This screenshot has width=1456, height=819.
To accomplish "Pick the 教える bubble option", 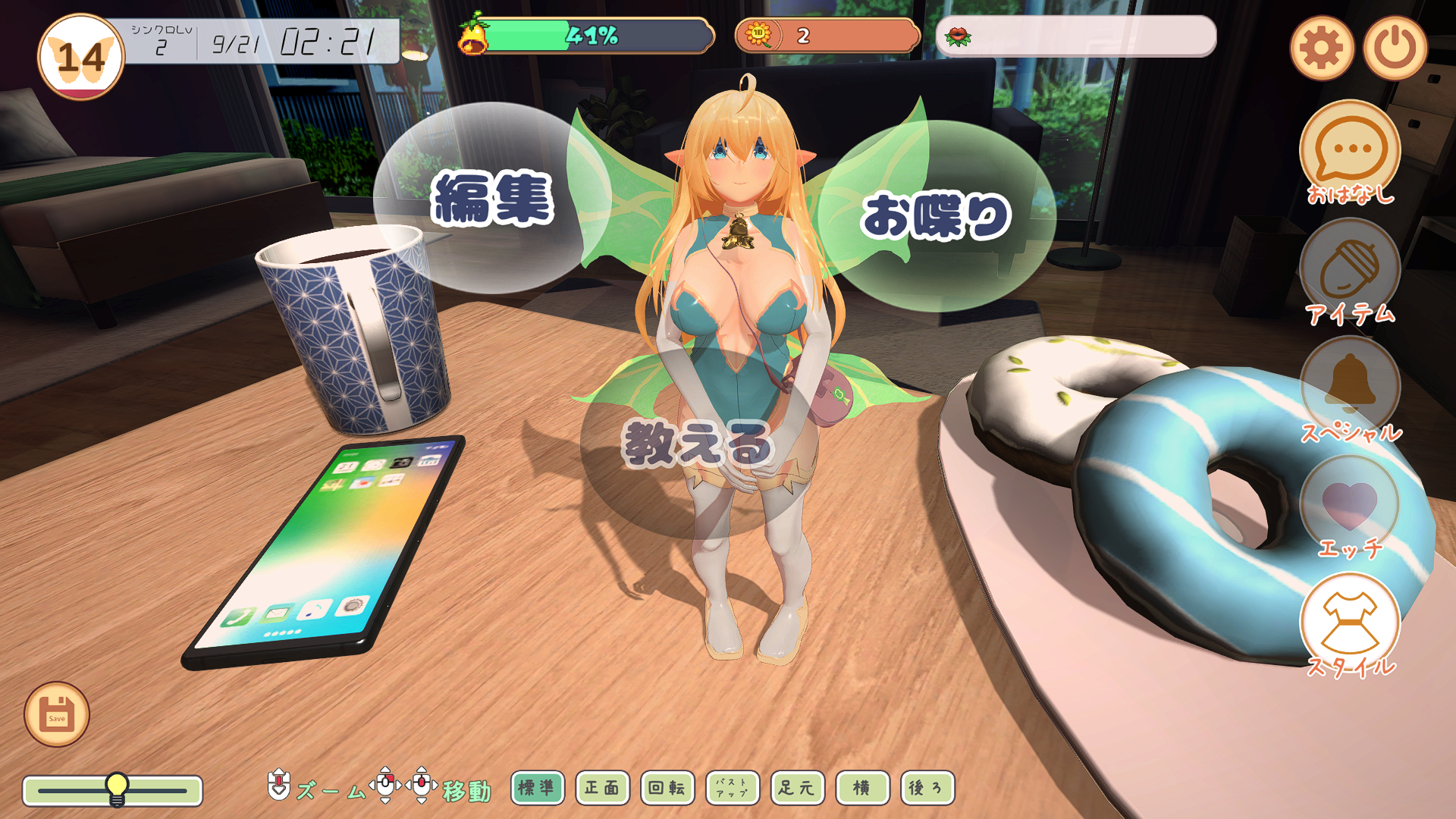I will (696, 444).
